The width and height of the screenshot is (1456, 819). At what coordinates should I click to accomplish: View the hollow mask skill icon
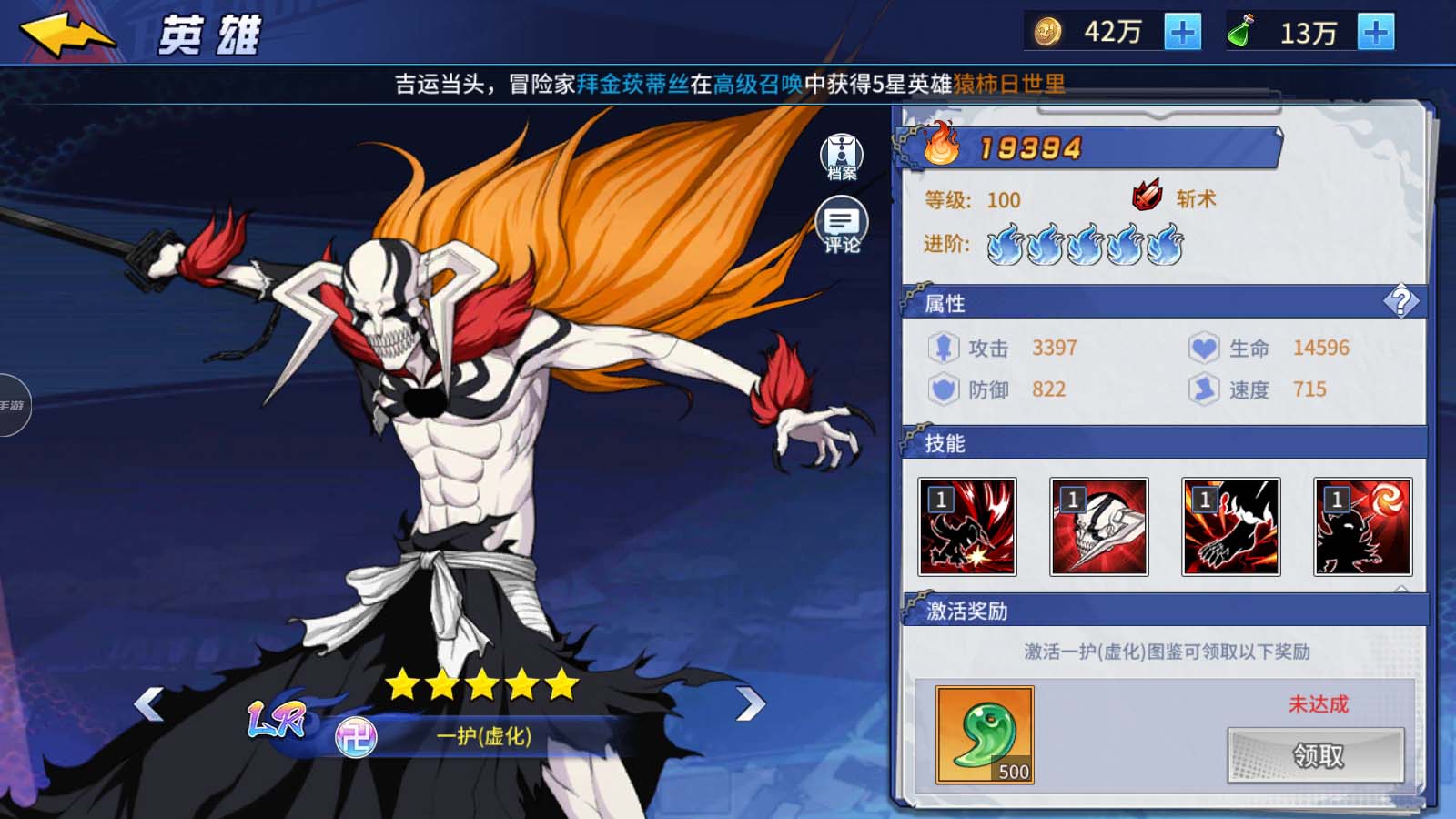tap(1099, 527)
